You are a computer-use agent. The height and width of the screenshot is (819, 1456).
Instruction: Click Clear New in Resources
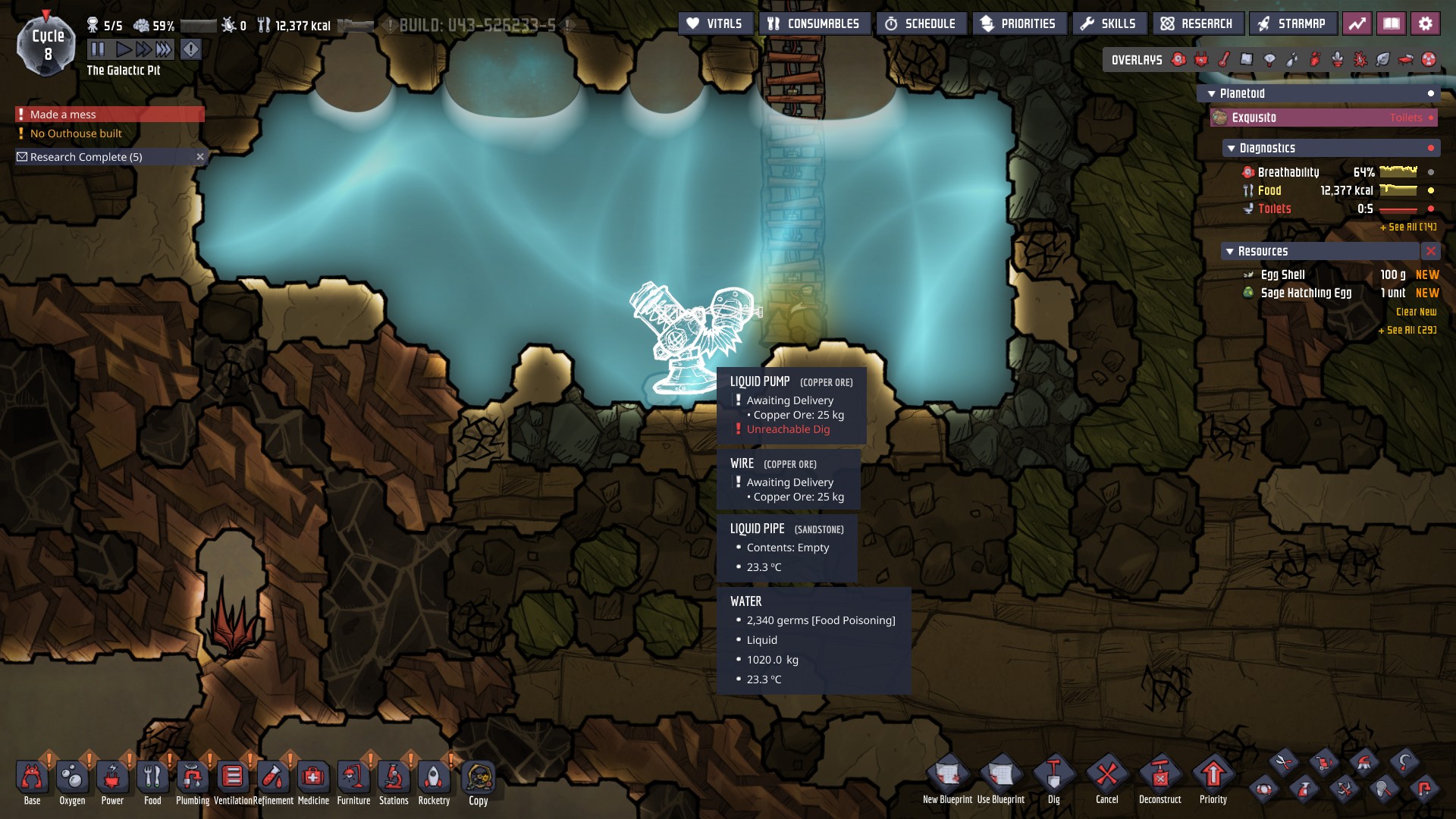[x=1416, y=312]
